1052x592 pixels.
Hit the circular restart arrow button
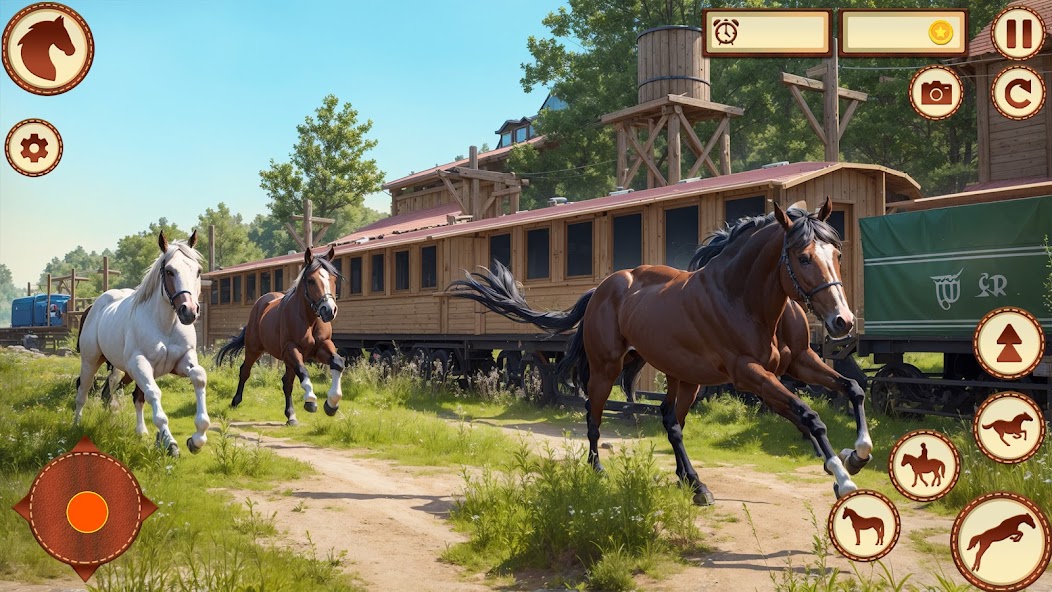1018,93
